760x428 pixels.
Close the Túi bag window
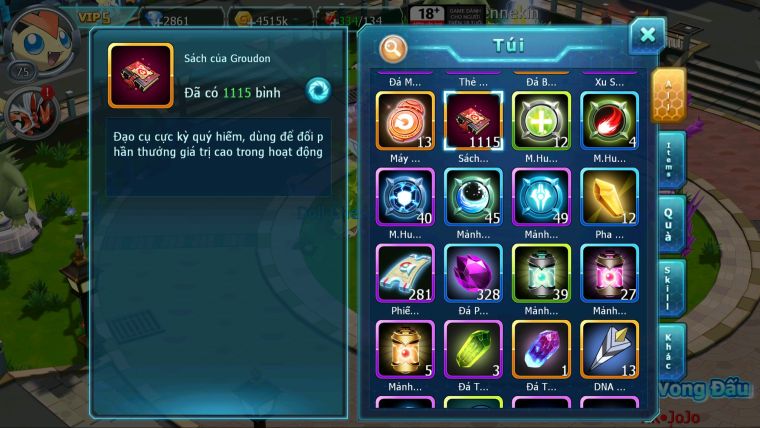647,35
